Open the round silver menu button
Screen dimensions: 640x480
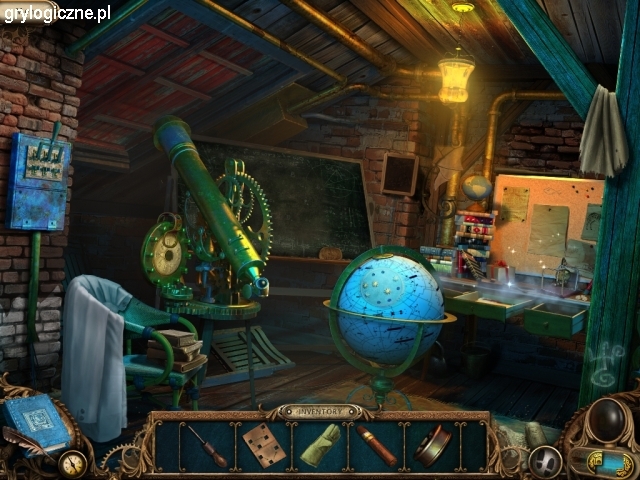(x=546, y=461)
